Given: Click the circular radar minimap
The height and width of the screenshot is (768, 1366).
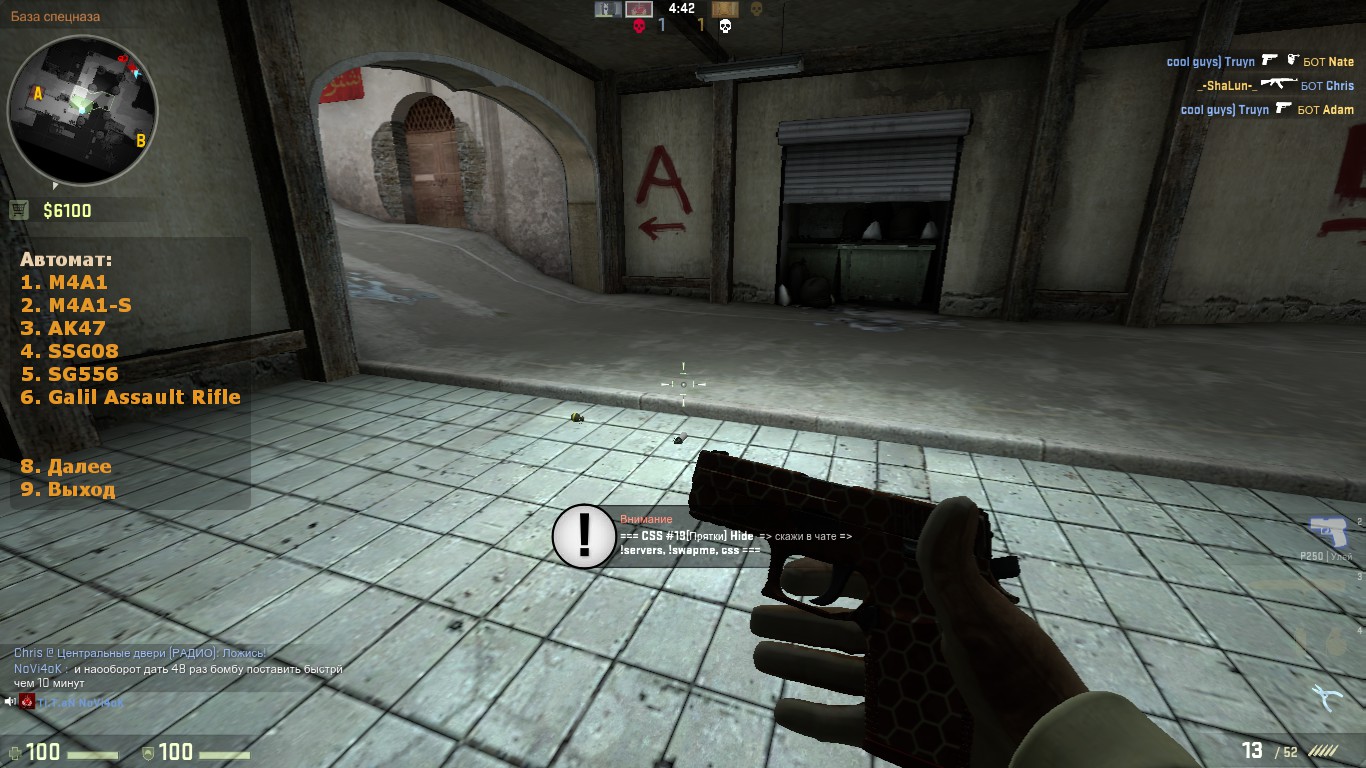Looking at the screenshot, I should coord(83,110).
